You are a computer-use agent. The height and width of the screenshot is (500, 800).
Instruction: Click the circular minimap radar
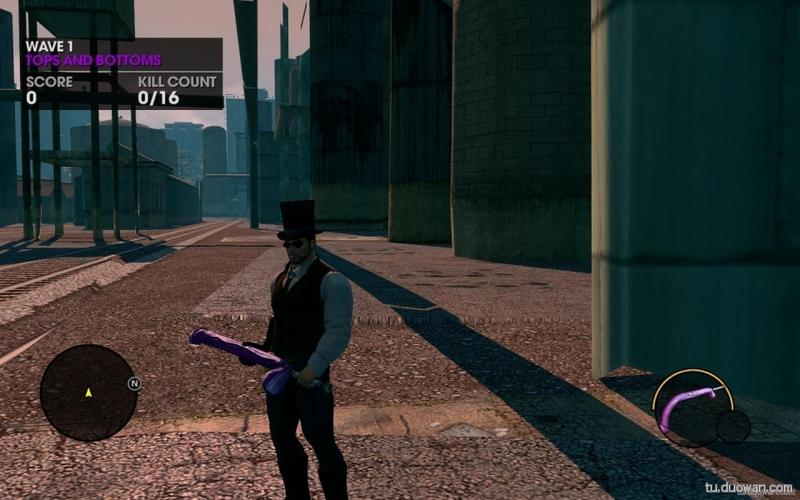point(88,392)
